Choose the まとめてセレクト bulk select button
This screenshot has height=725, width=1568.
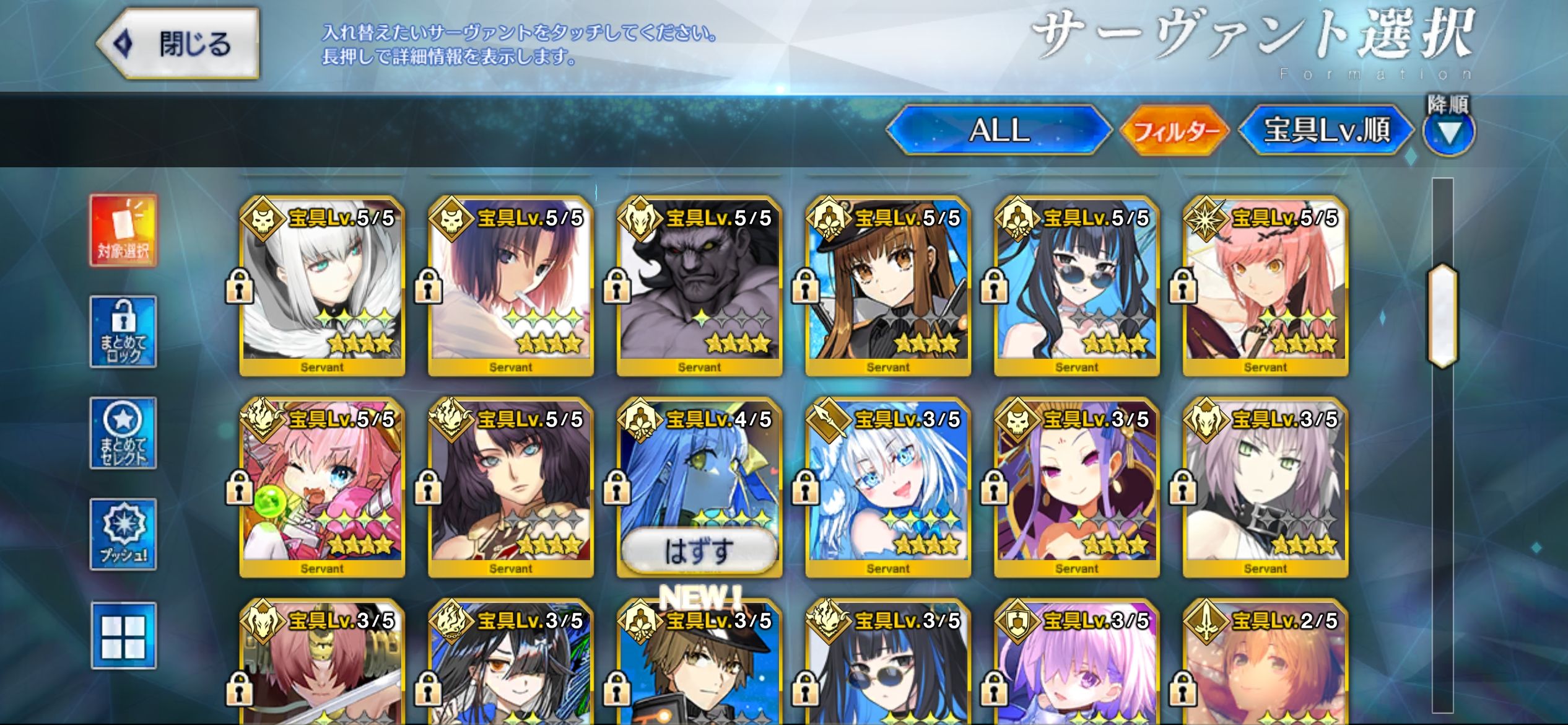tap(123, 433)
